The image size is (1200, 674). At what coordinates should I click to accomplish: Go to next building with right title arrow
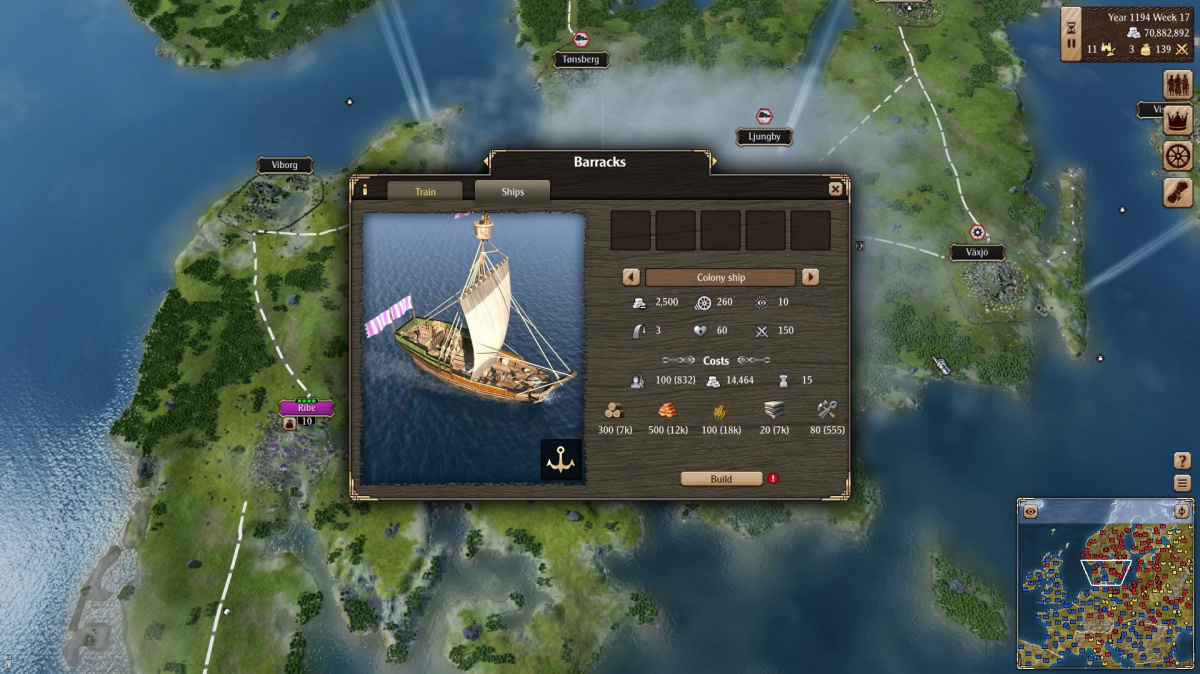click(712, 161)
